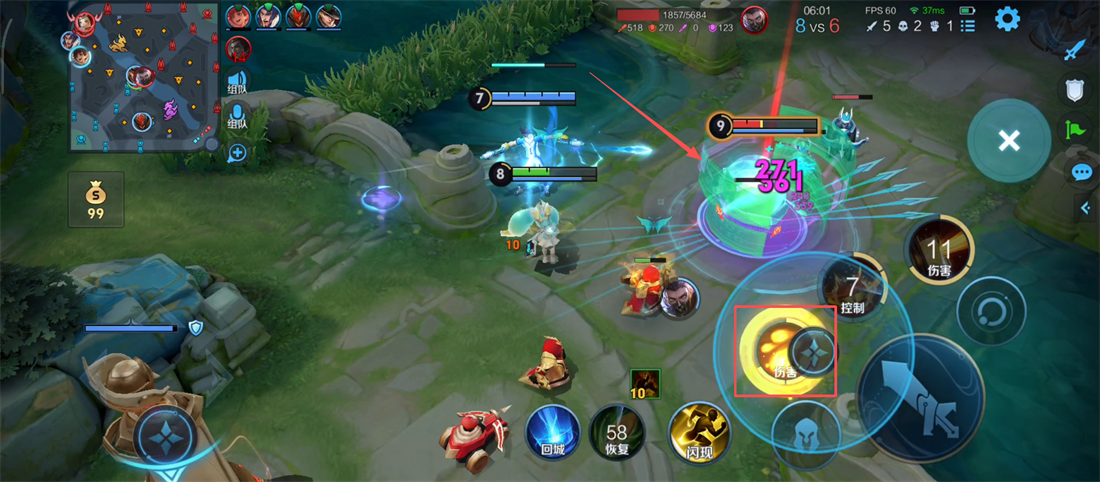Use the 恢复 heal ability
This screenshot has height=482, width=1100.
[x=616, y=431]
